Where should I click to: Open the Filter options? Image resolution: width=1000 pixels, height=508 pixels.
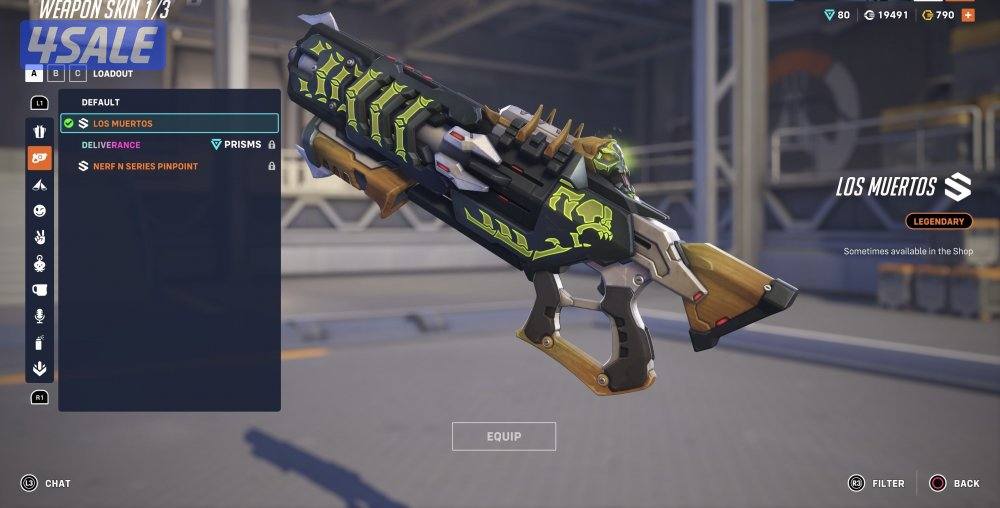(x=877, y=484)
